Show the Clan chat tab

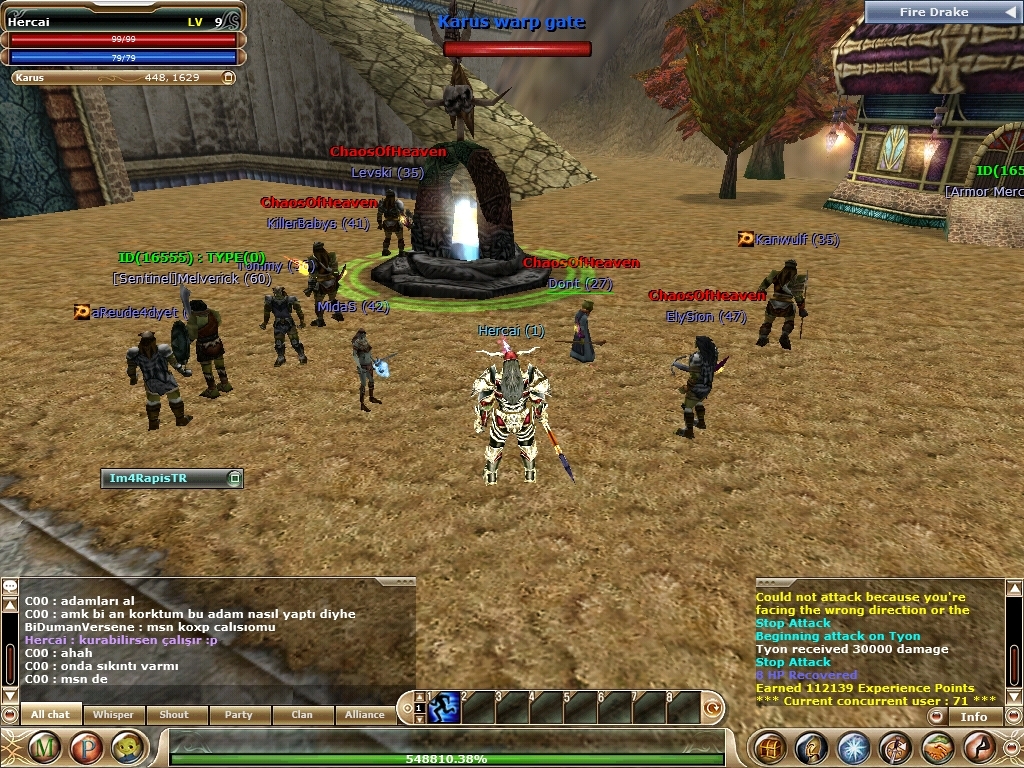coord(301,714)
